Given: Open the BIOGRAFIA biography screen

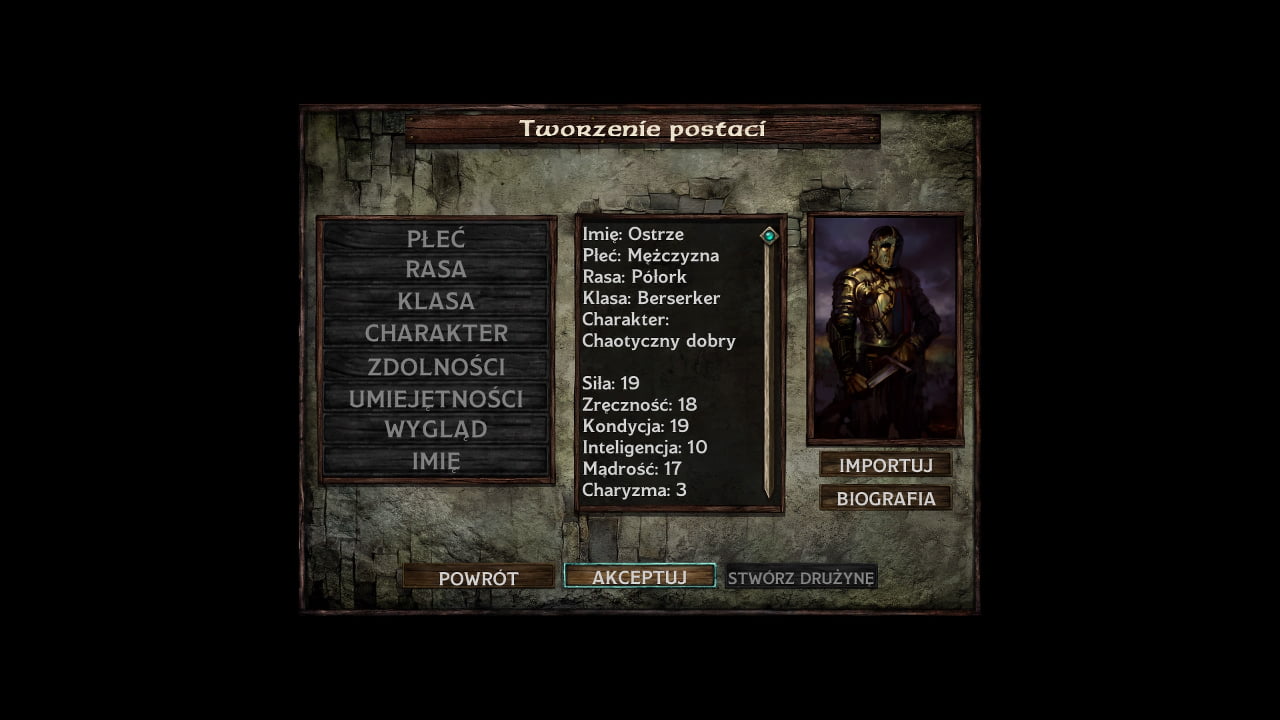Looking at the screenshot, I should click(x=885, y=498).
